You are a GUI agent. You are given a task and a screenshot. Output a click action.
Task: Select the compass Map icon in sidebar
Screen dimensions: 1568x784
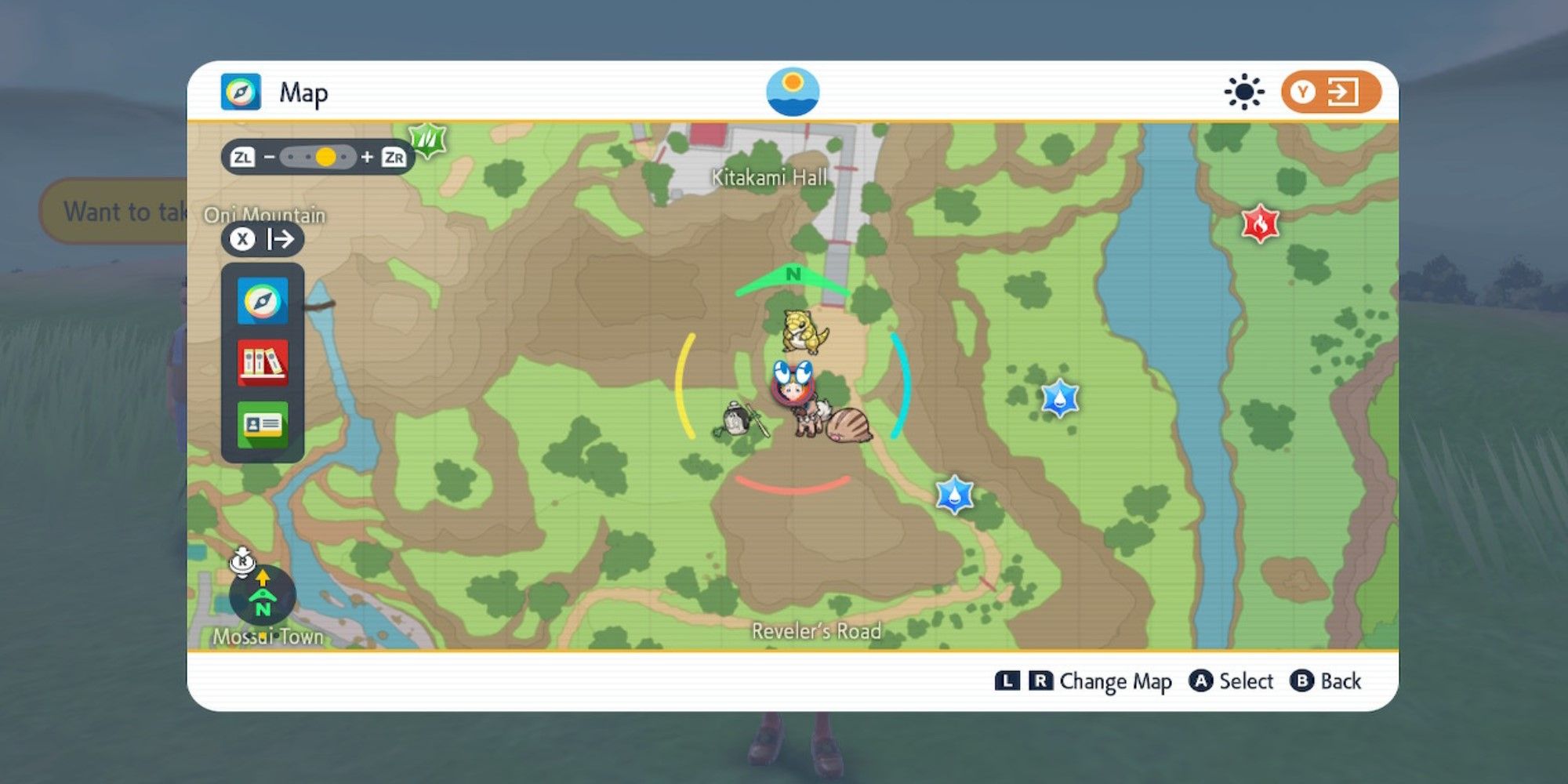[x=263, y=302]
